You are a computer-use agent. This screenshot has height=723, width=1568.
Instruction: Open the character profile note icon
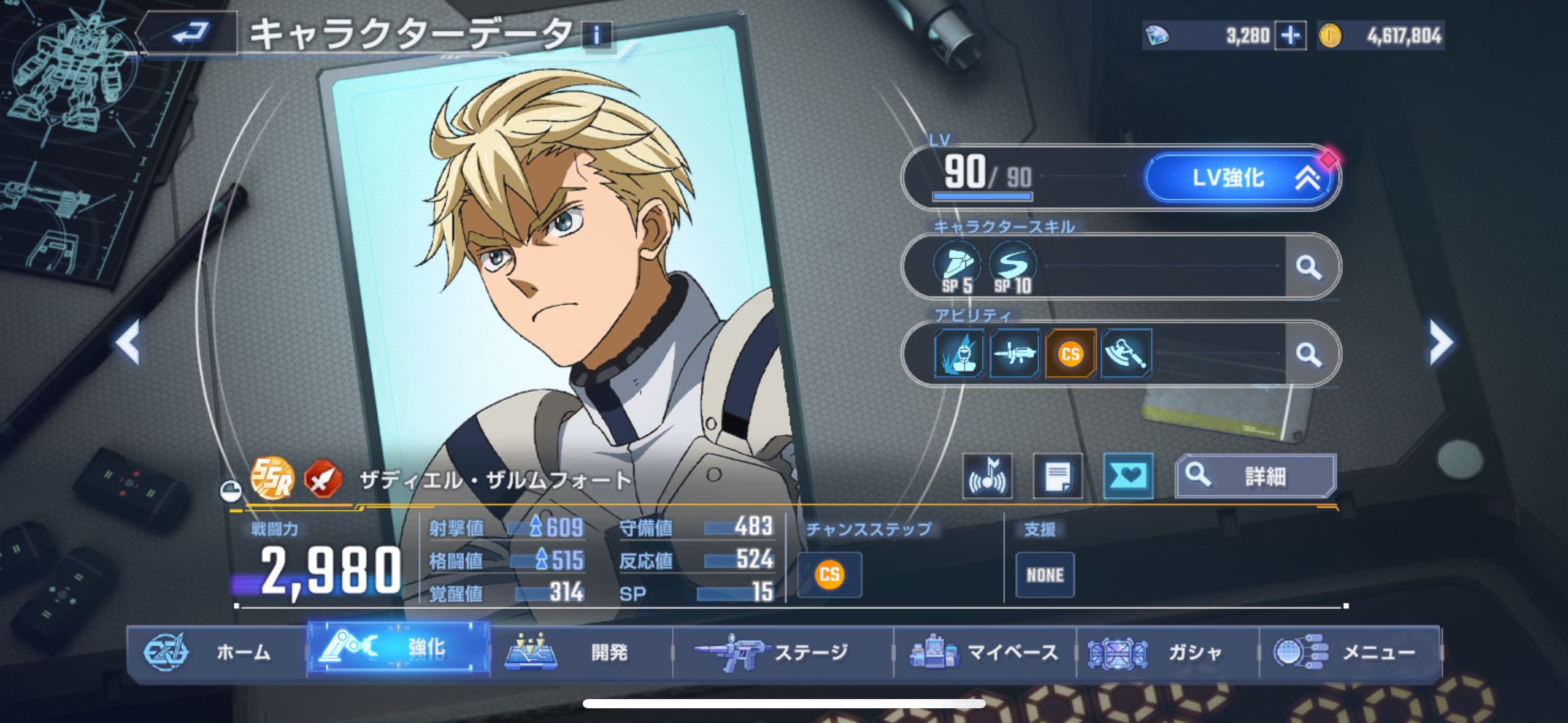click(1058, 476)
